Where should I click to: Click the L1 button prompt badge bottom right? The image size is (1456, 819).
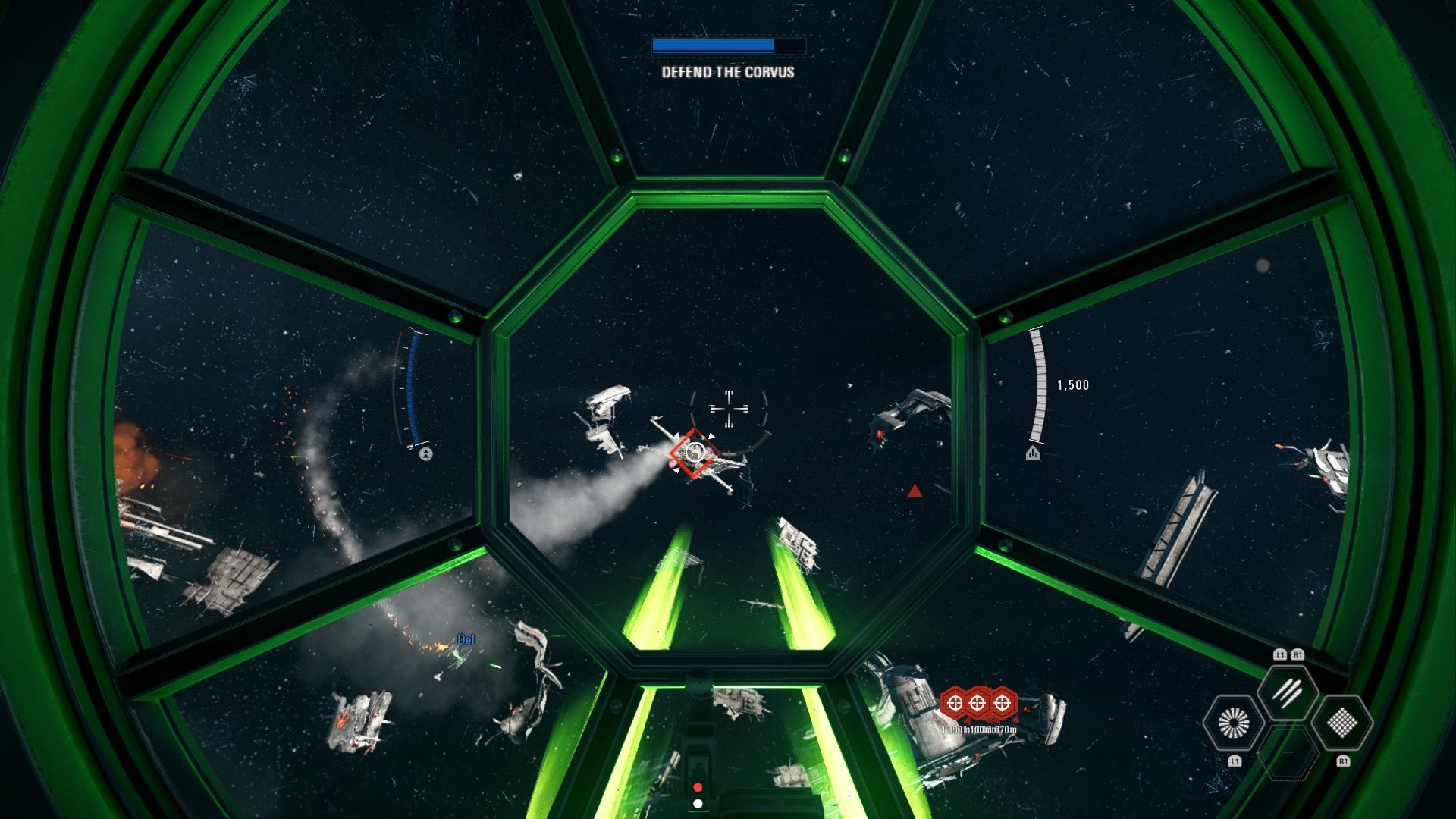pos(1235,761)
